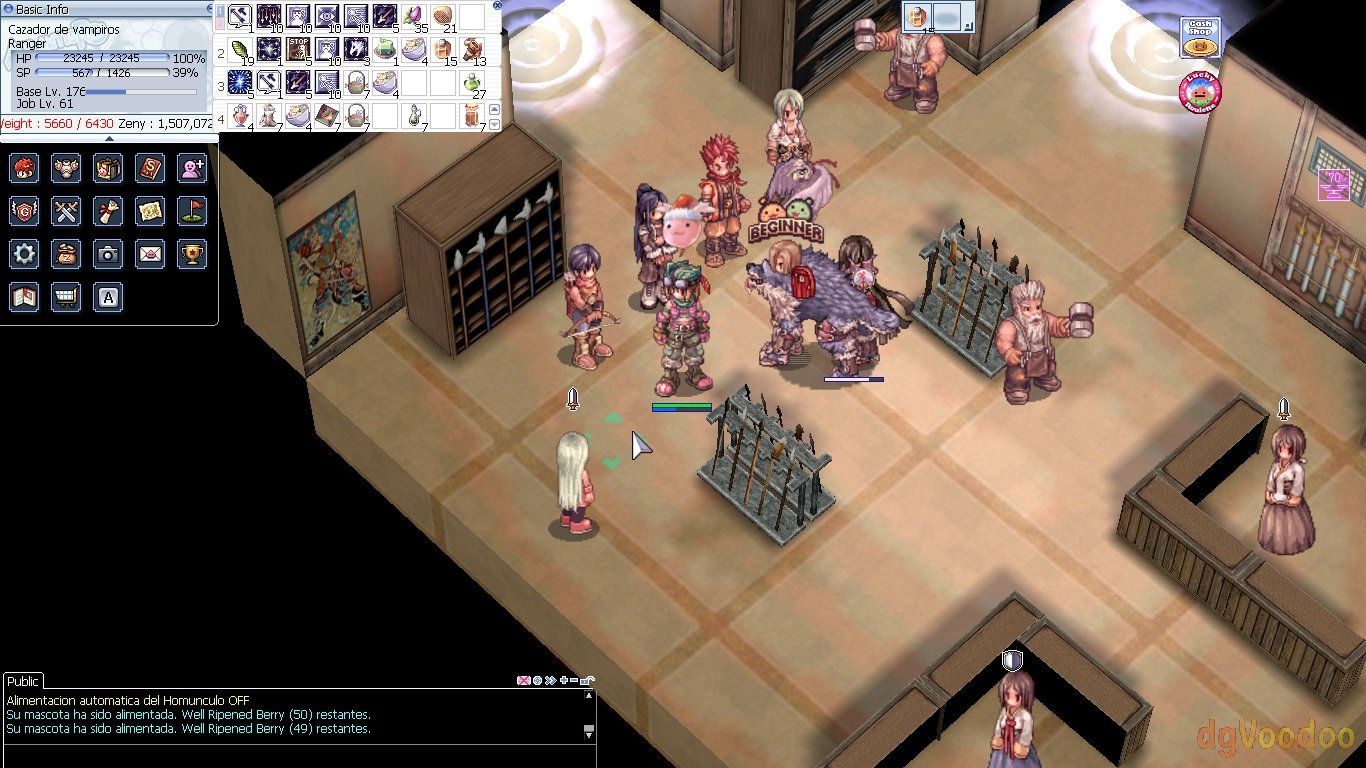1366x768 pixels.
Task: Open the mail envelope icon
Action: tap(150, 254)
